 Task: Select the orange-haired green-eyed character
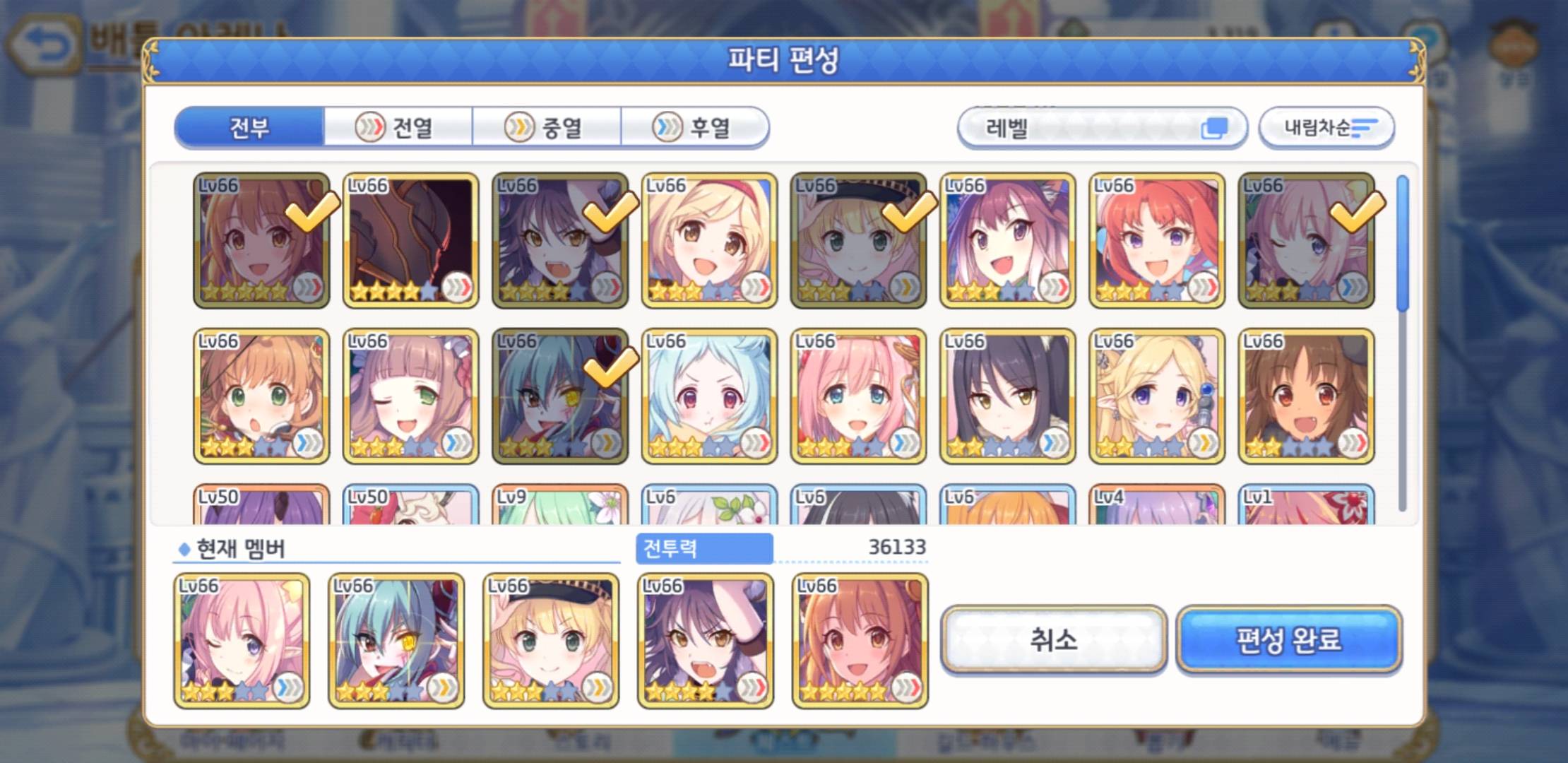[x=261, y=396]
